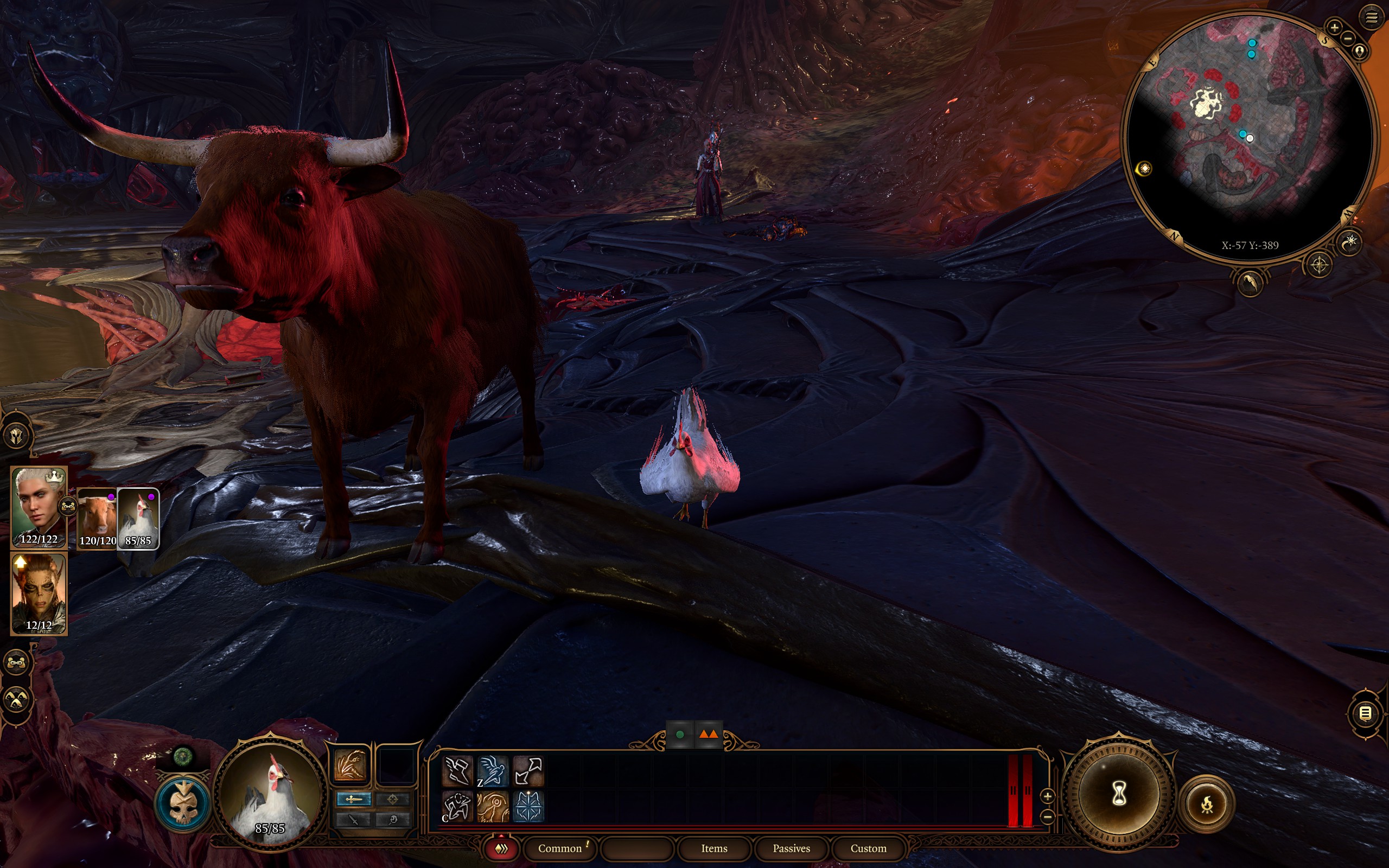The image size is (1389, 868).
Task: Choose the horned character portrait with level-up arrow
Action: coord(39,593)
